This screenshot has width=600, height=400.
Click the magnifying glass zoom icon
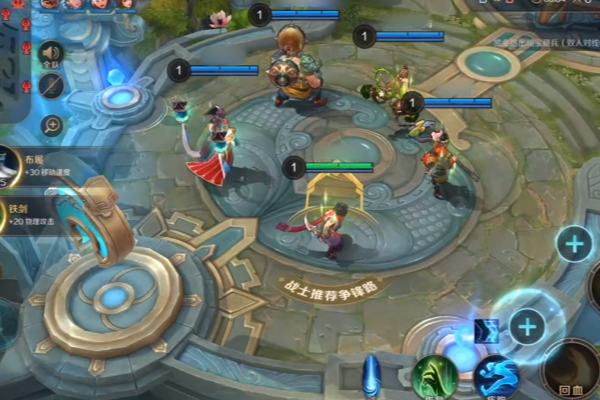point(51,125)
